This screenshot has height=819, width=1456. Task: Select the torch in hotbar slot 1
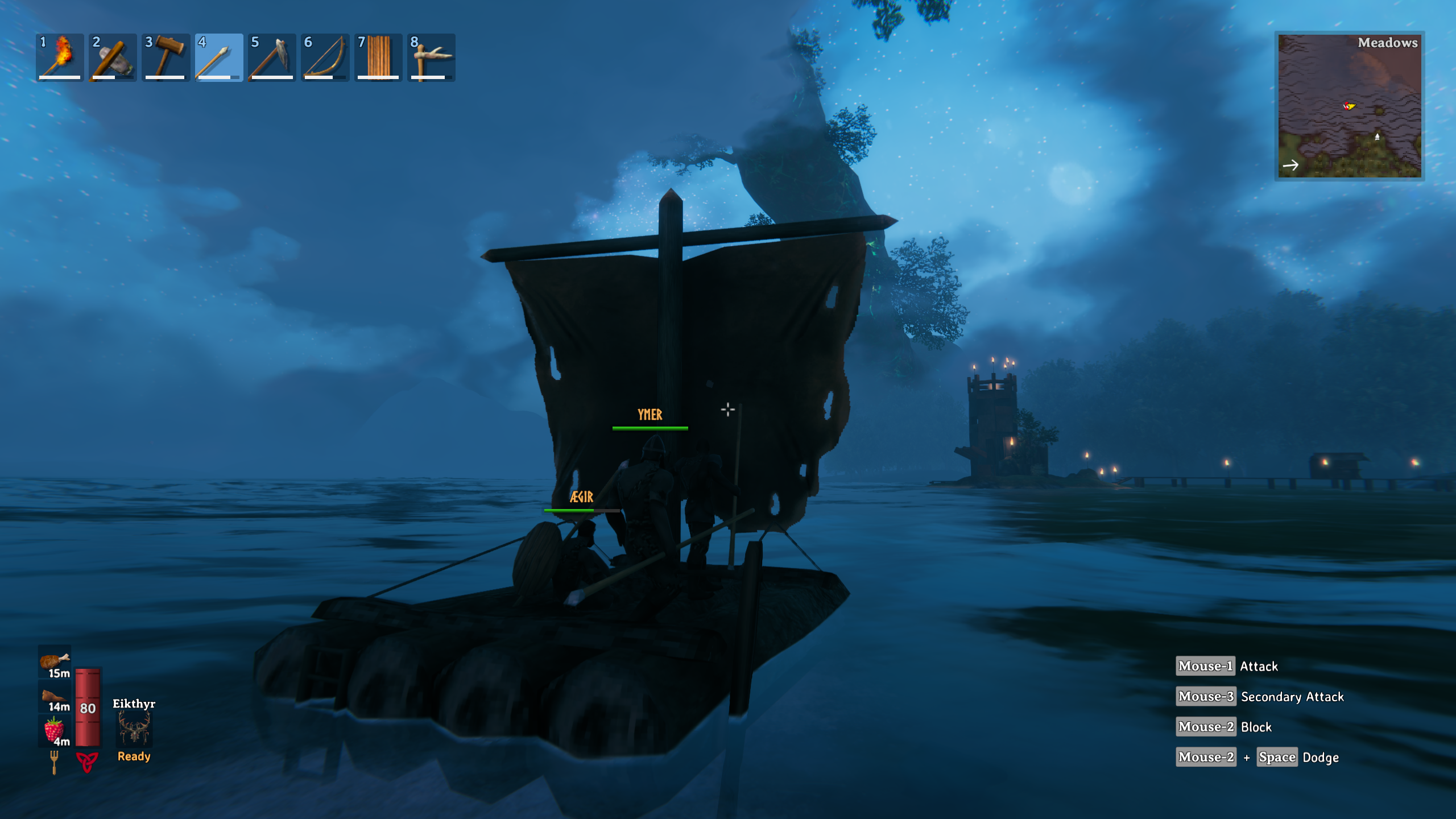[x=60, y=57]
